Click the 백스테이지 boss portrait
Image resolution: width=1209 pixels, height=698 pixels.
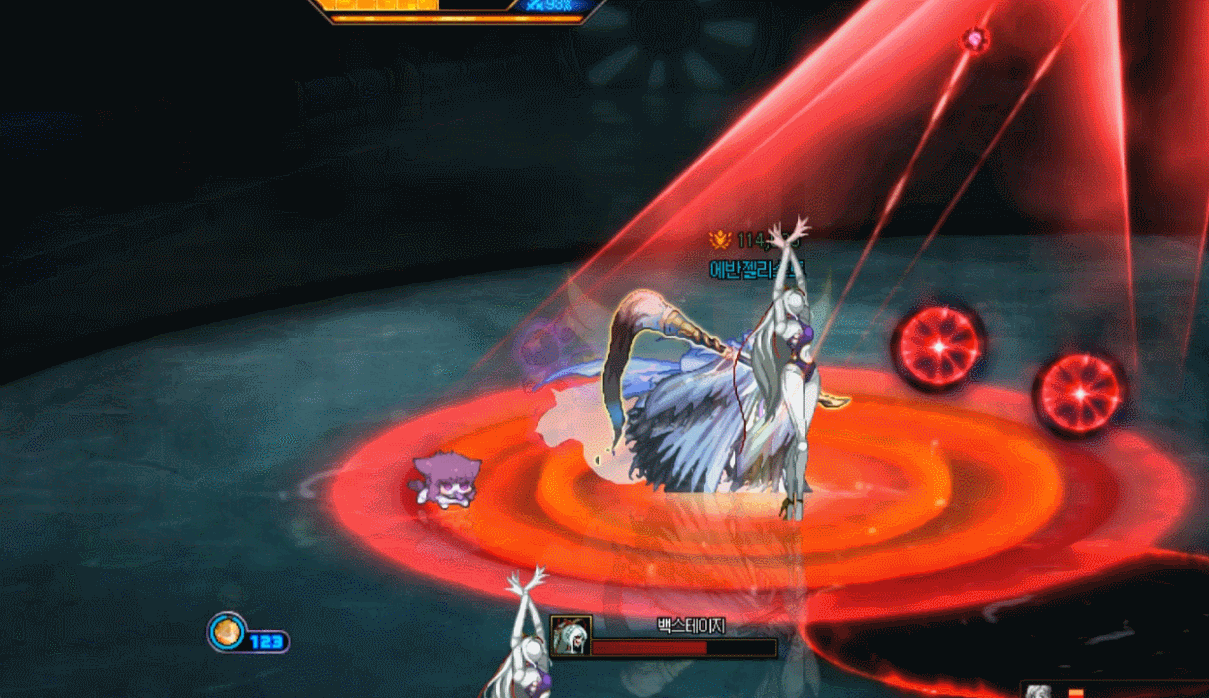[571, 637]
